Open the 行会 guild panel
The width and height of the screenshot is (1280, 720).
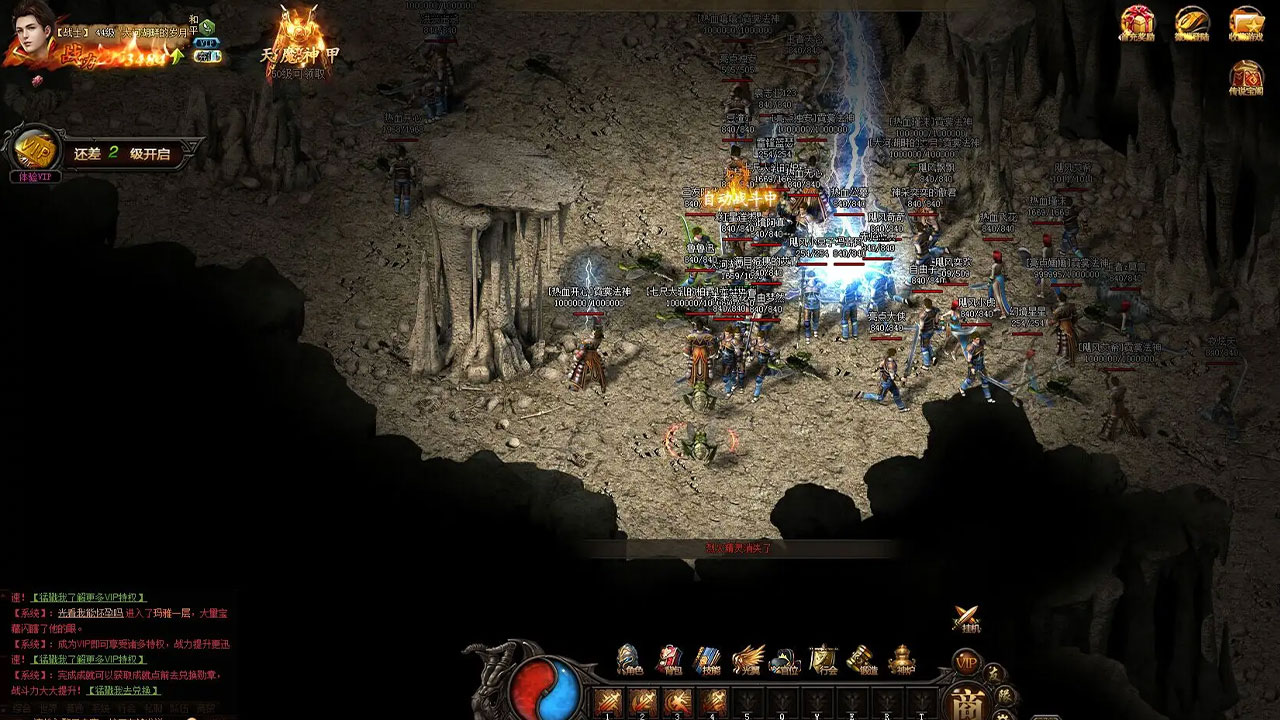[x=824, y=661]
